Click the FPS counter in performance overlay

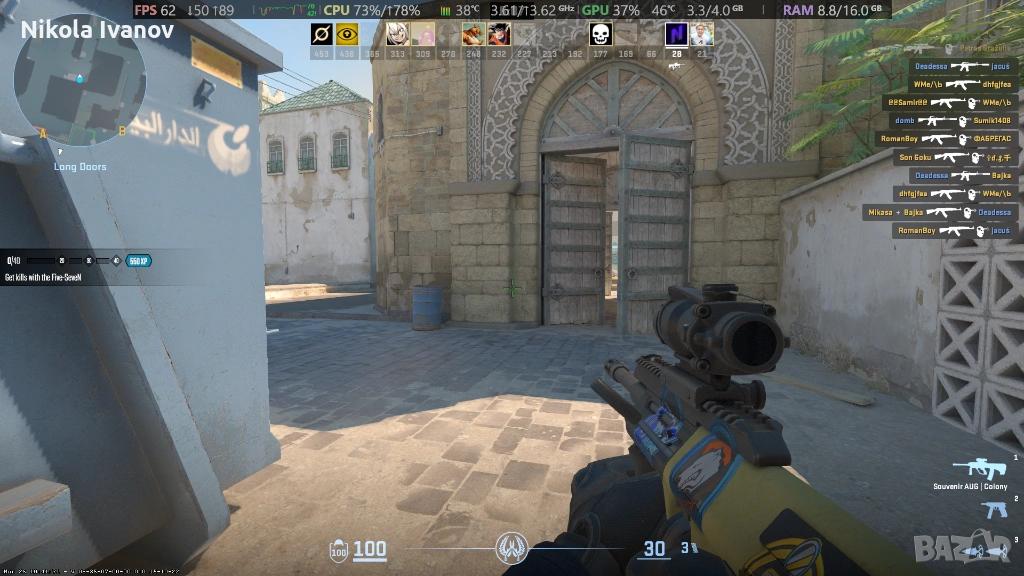coord(155,10)
